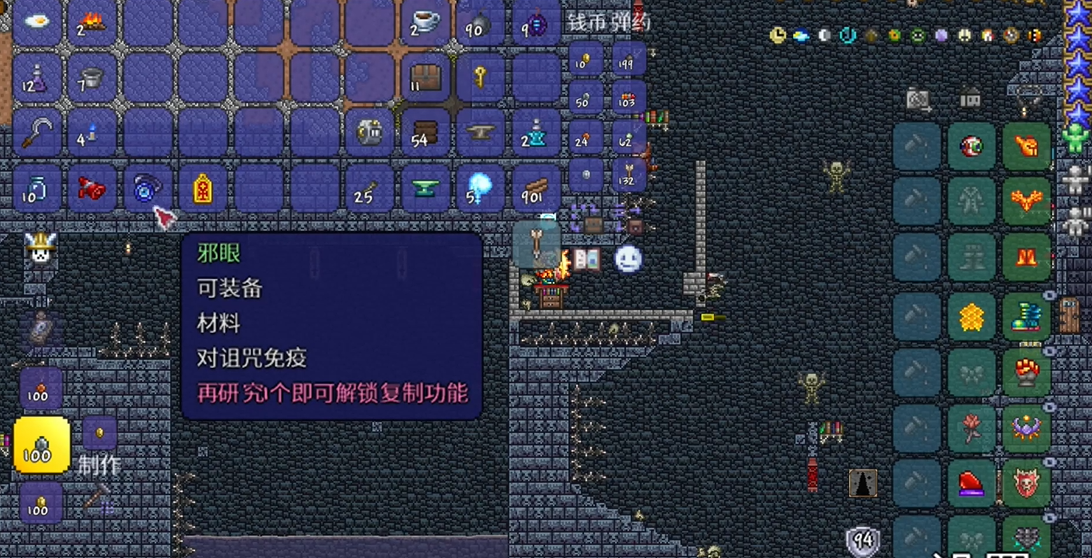
Task: Open the bestiary book icon
Action: 586,260
